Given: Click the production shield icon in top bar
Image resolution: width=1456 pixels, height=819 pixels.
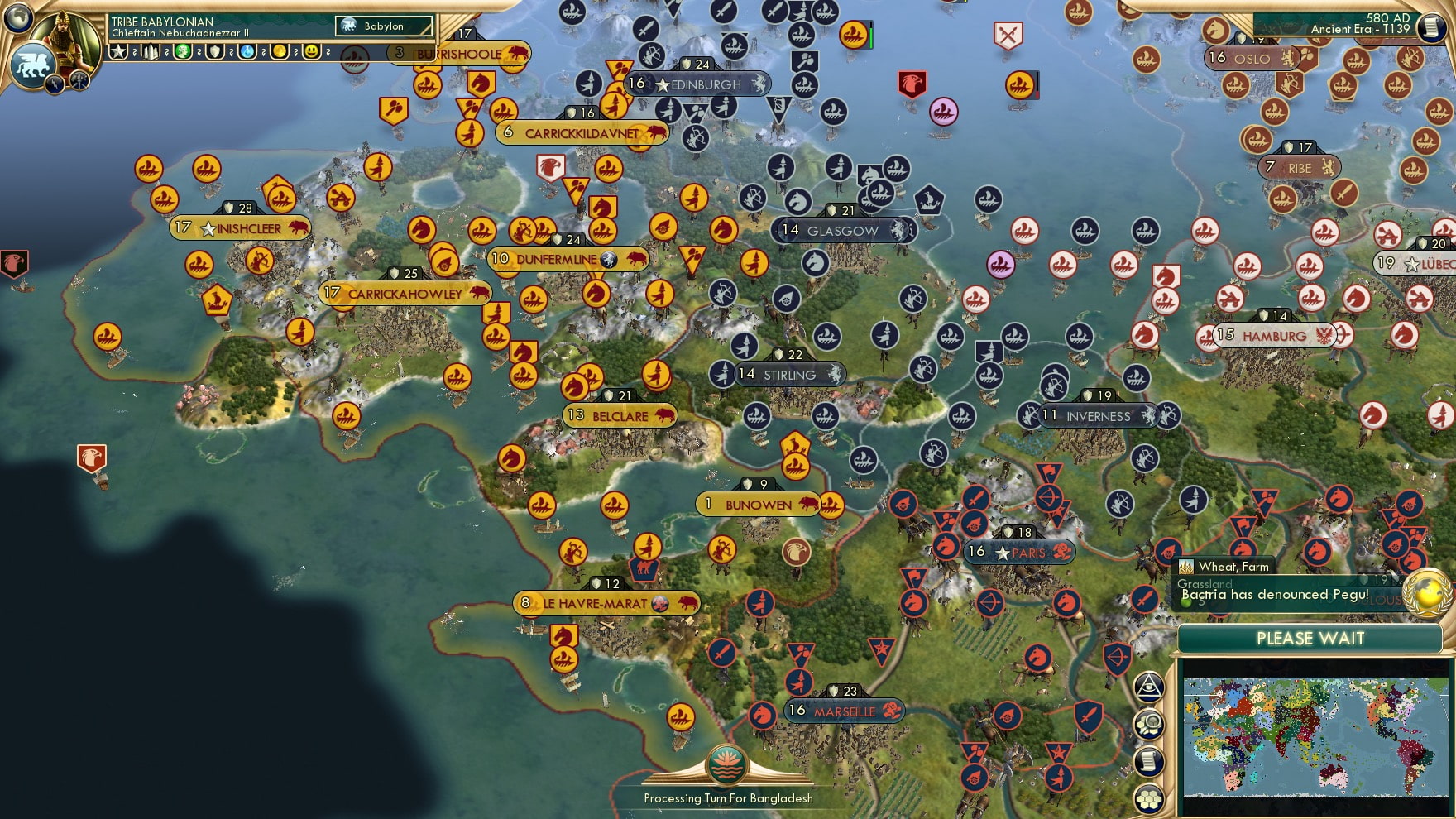Looking at the screenshot, I should point(215,51).
